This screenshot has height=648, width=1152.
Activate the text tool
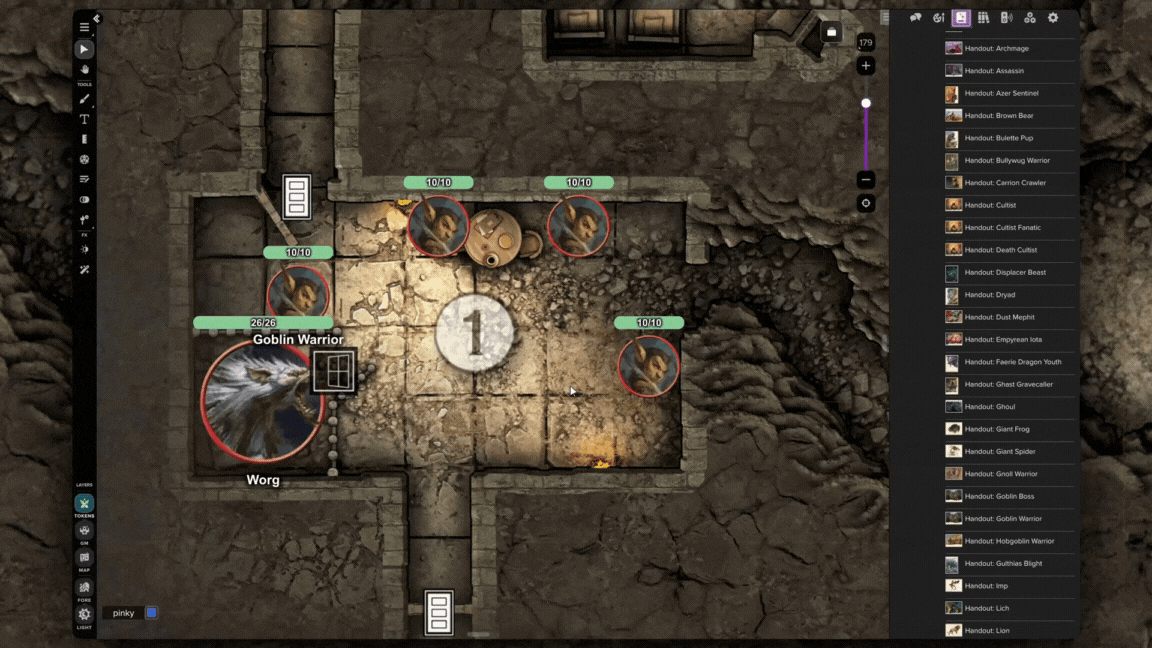[85, 119]
